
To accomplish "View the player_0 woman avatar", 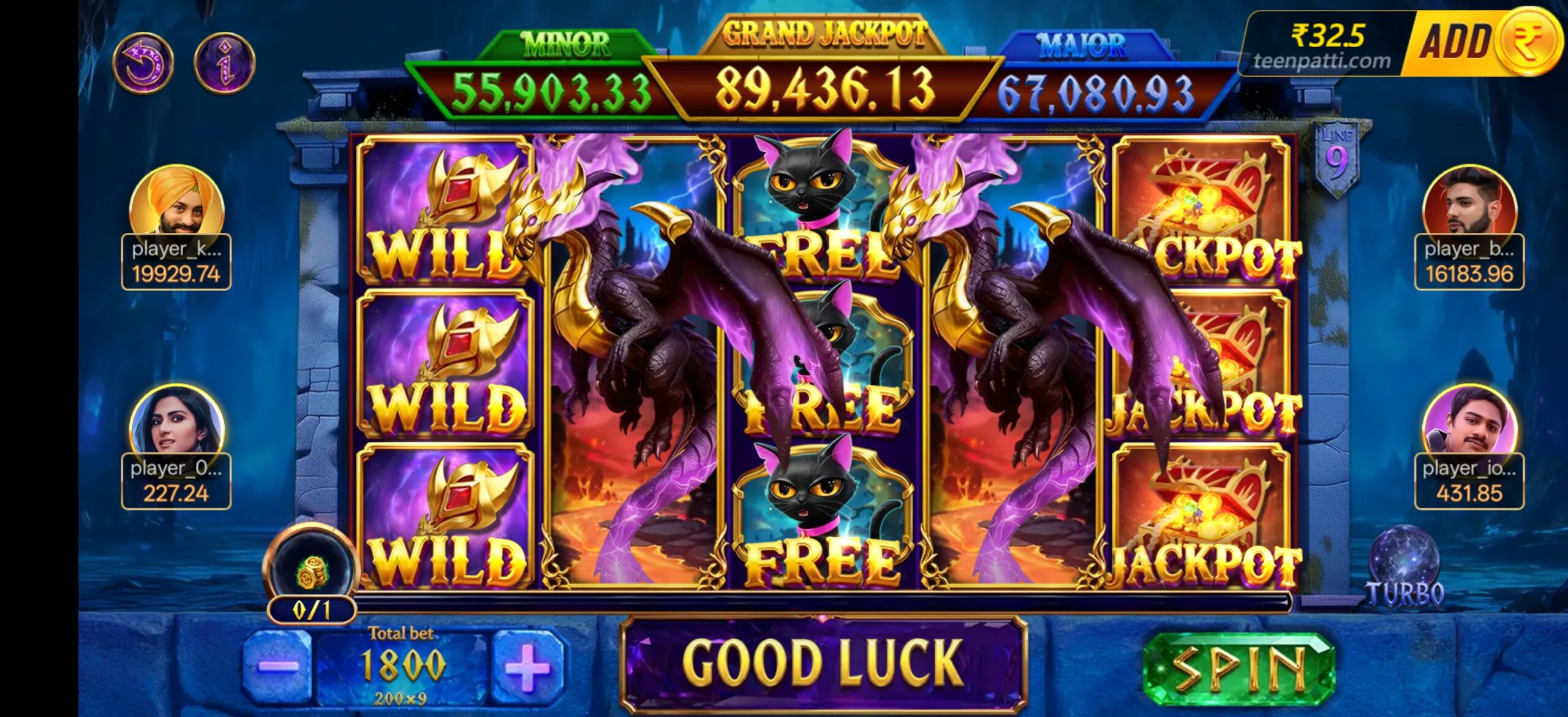I will click(176, 423).
